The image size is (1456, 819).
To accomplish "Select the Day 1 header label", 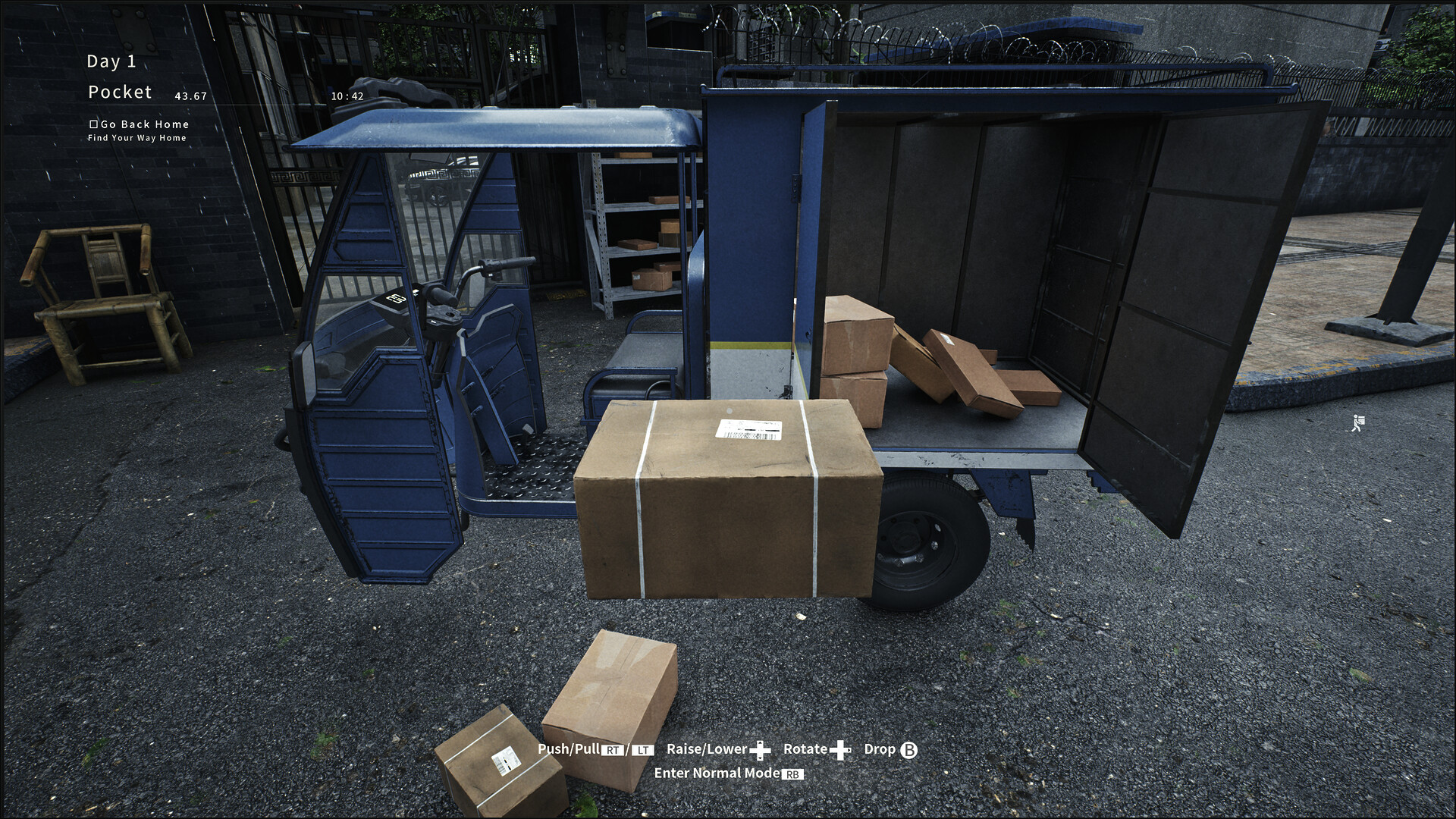I will pyautogui.click(x=111, y=61).
